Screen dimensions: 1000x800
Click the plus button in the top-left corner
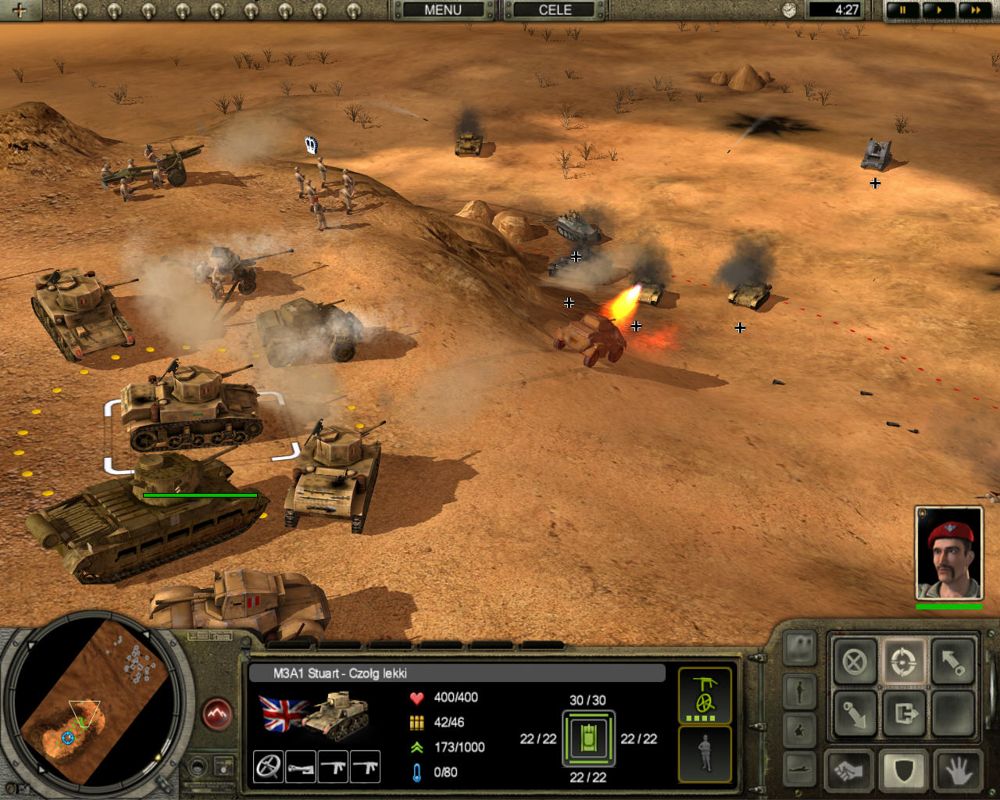pyautogui.click(x=20, y=10)
